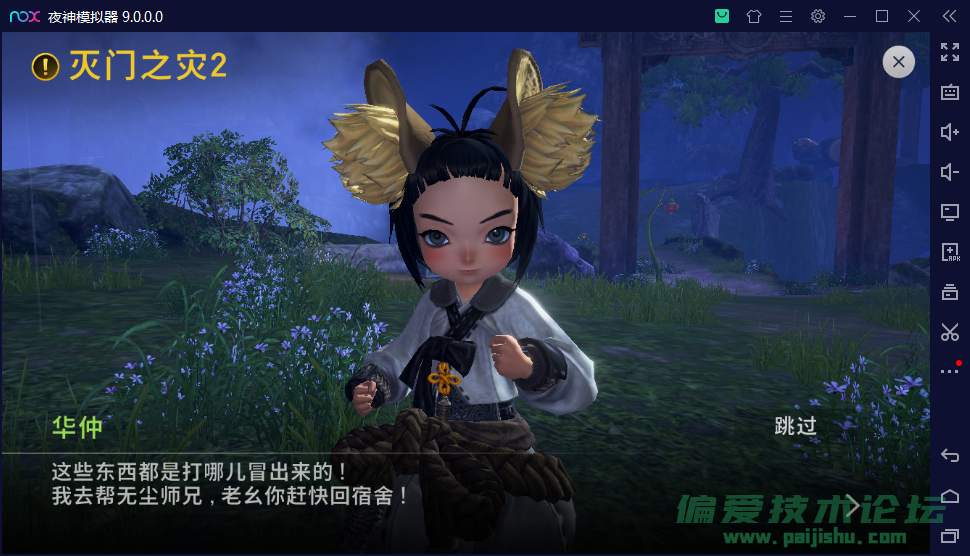970x556 pixels.
Task: Skip the dialogue with 跳过
Action: coord(796,426)
